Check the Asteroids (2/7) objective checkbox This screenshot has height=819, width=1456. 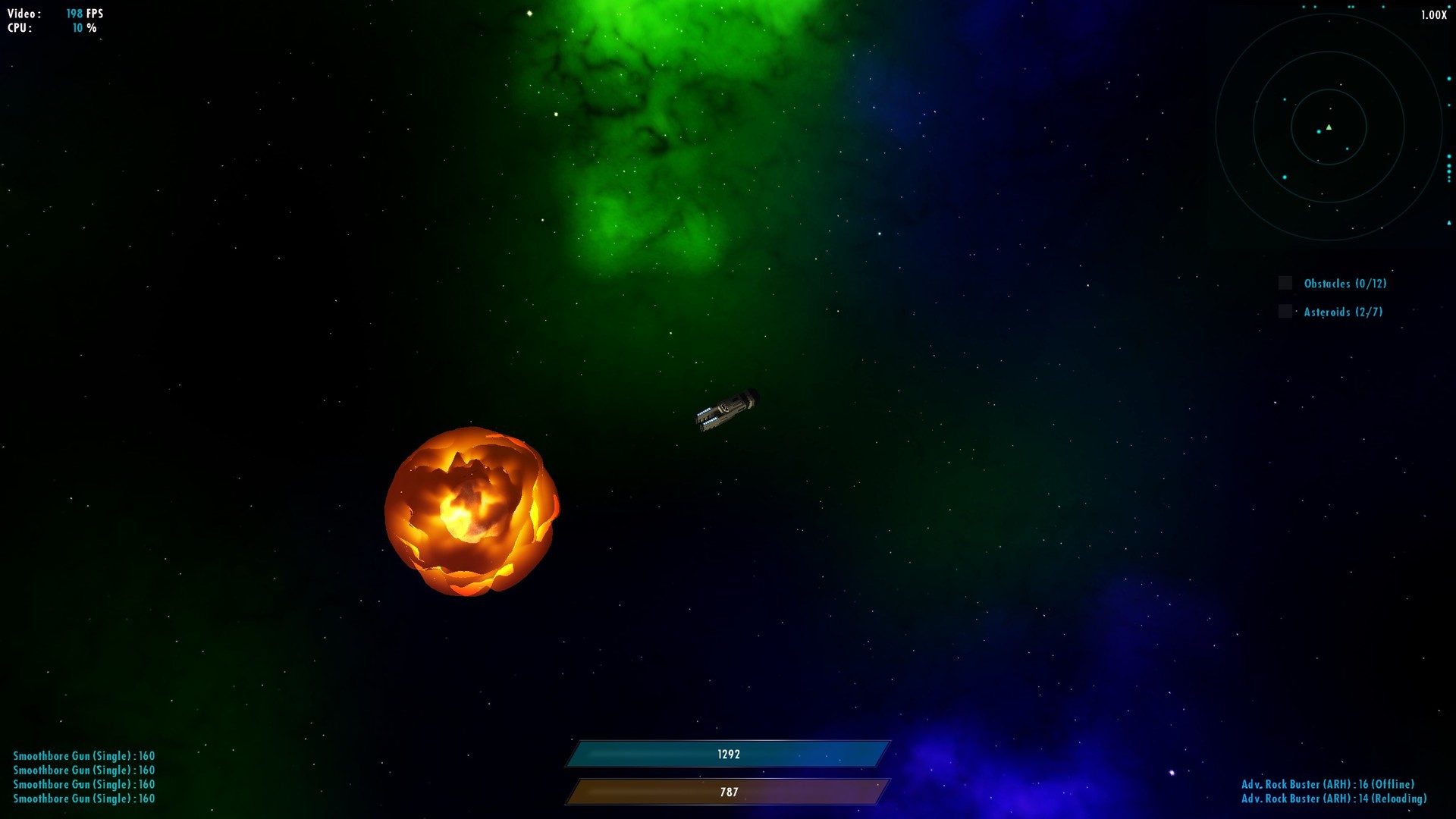[x=1284, y=311]
